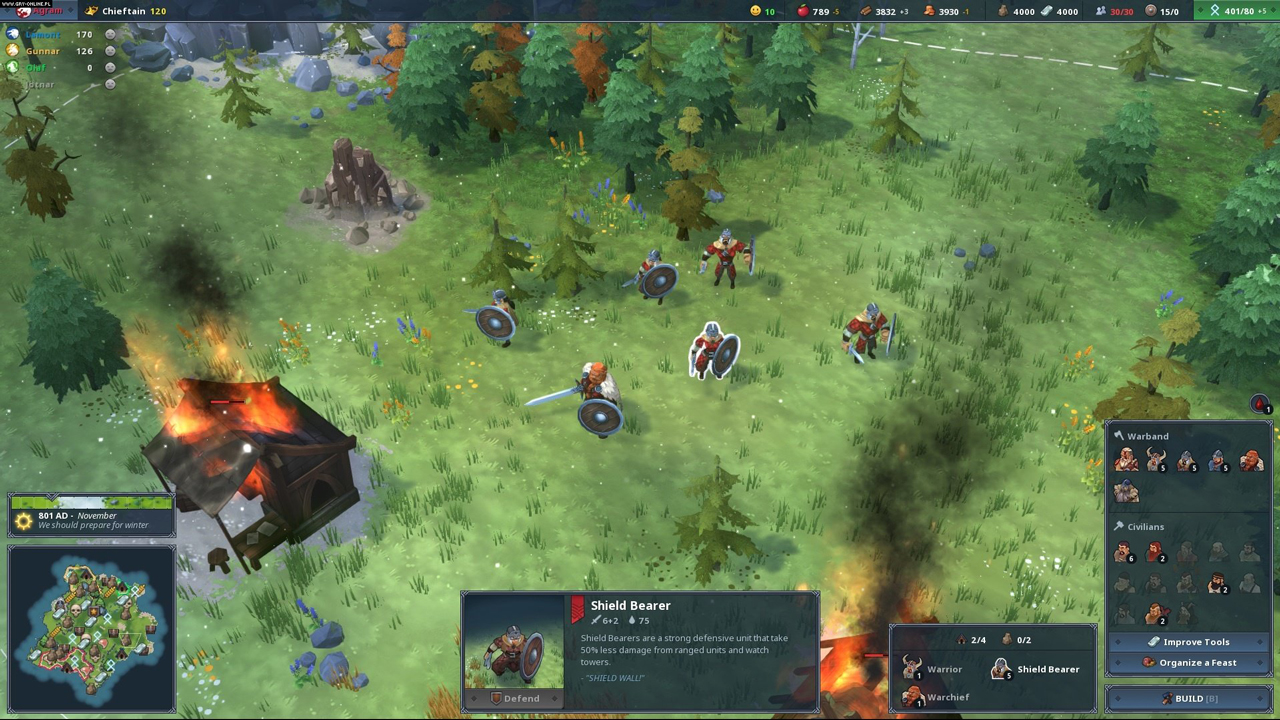Viewport: 1280px width, 720px height.
Task: Open the November winter calendar panel
Action: [91, 518]
